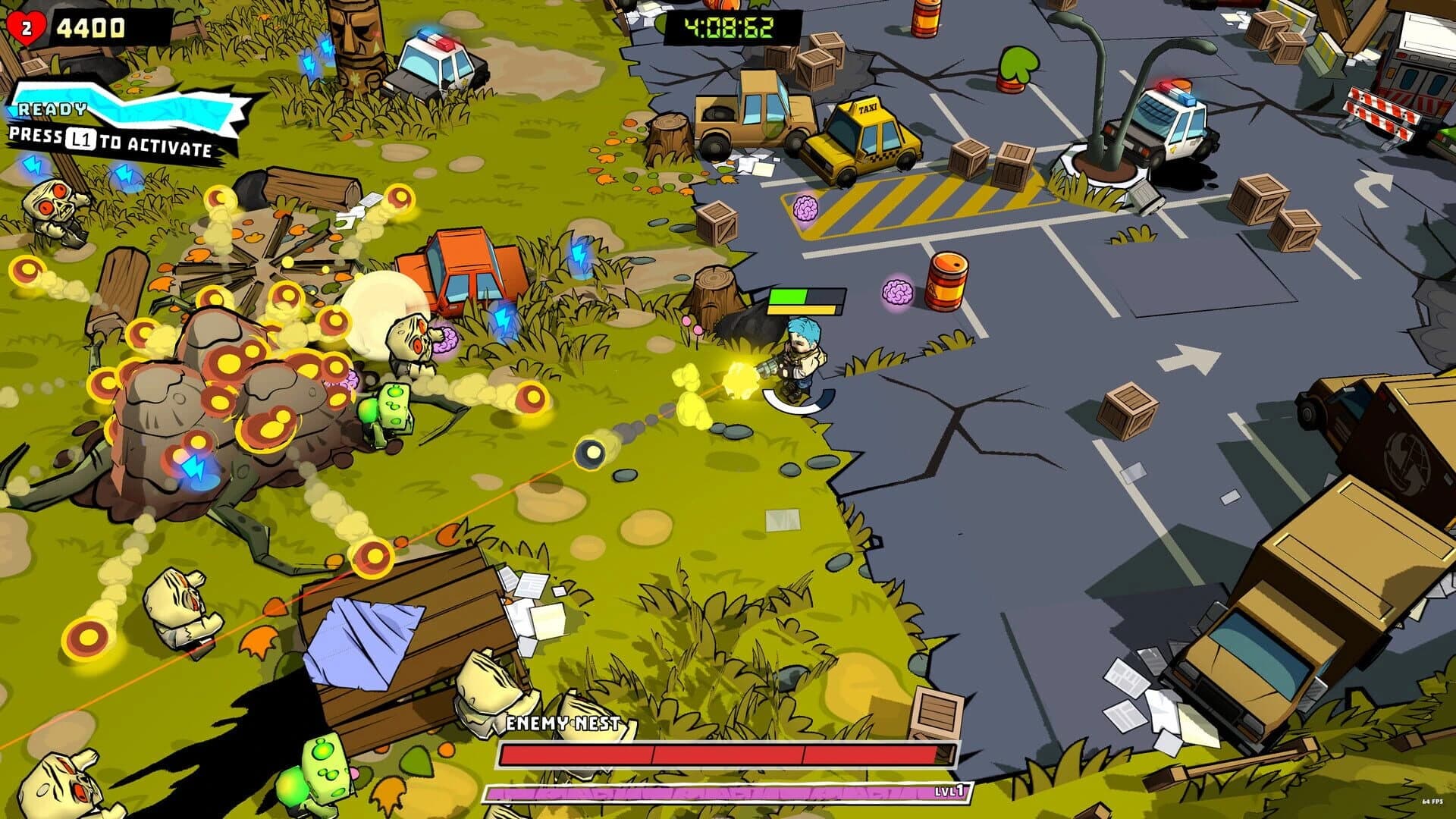This screenshot has height=819, width=1456.
Task: Click the police car with blue lights
Action: pos(436,61)
